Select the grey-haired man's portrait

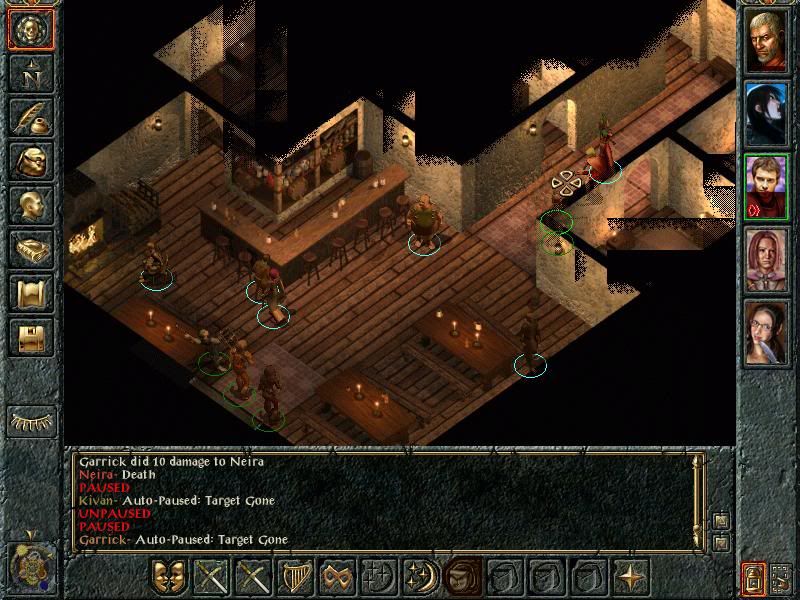(x=767, y=40)
